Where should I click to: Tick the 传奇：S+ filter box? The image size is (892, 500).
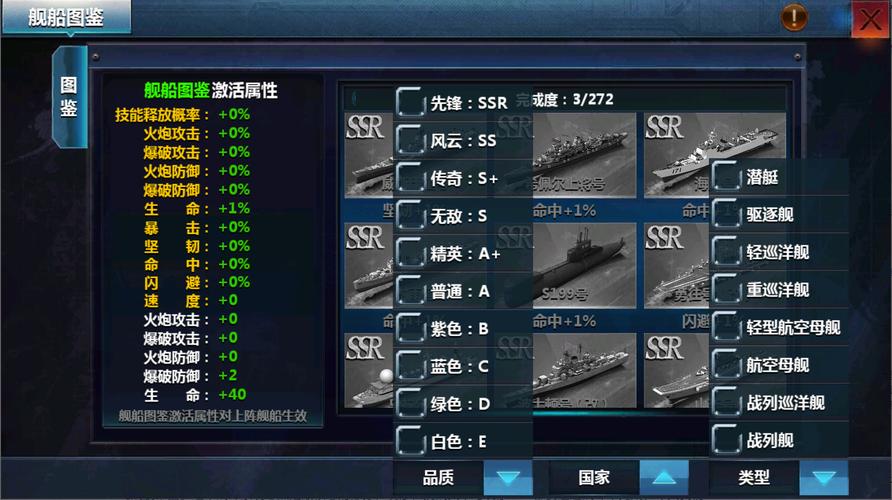(x=410, y=178)
